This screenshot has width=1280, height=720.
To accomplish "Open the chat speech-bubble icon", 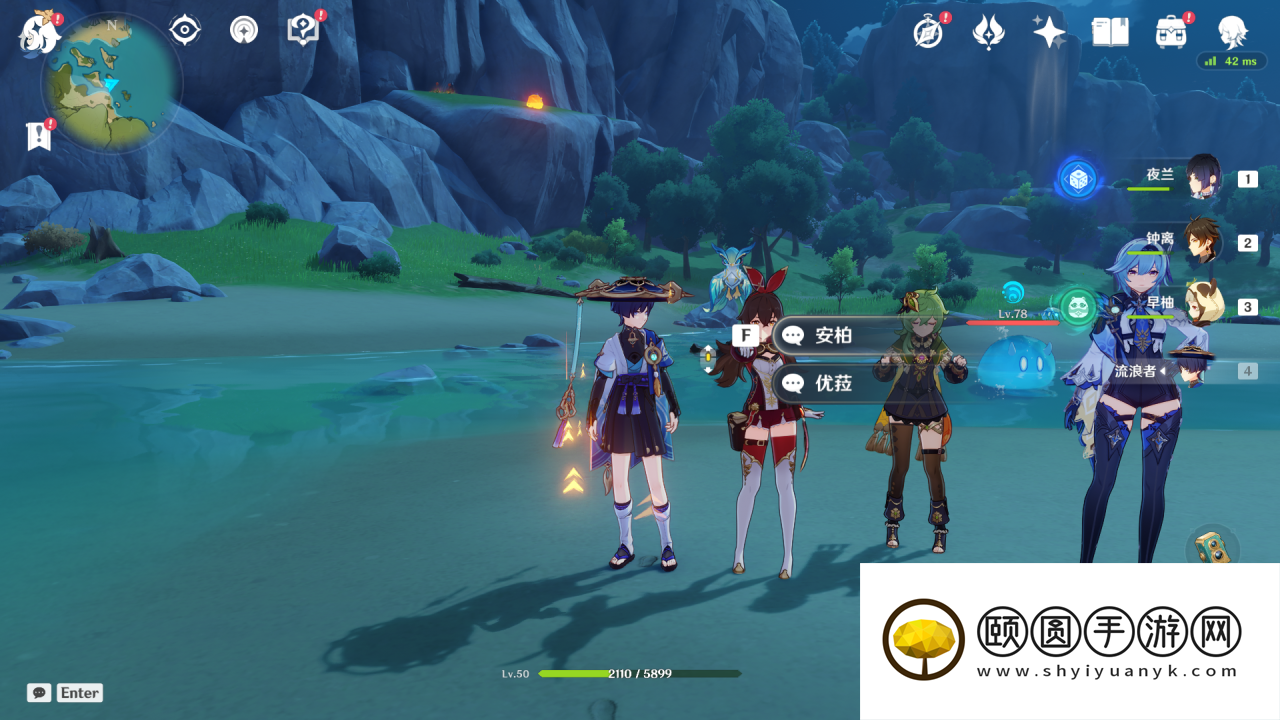I will [39, 693].
